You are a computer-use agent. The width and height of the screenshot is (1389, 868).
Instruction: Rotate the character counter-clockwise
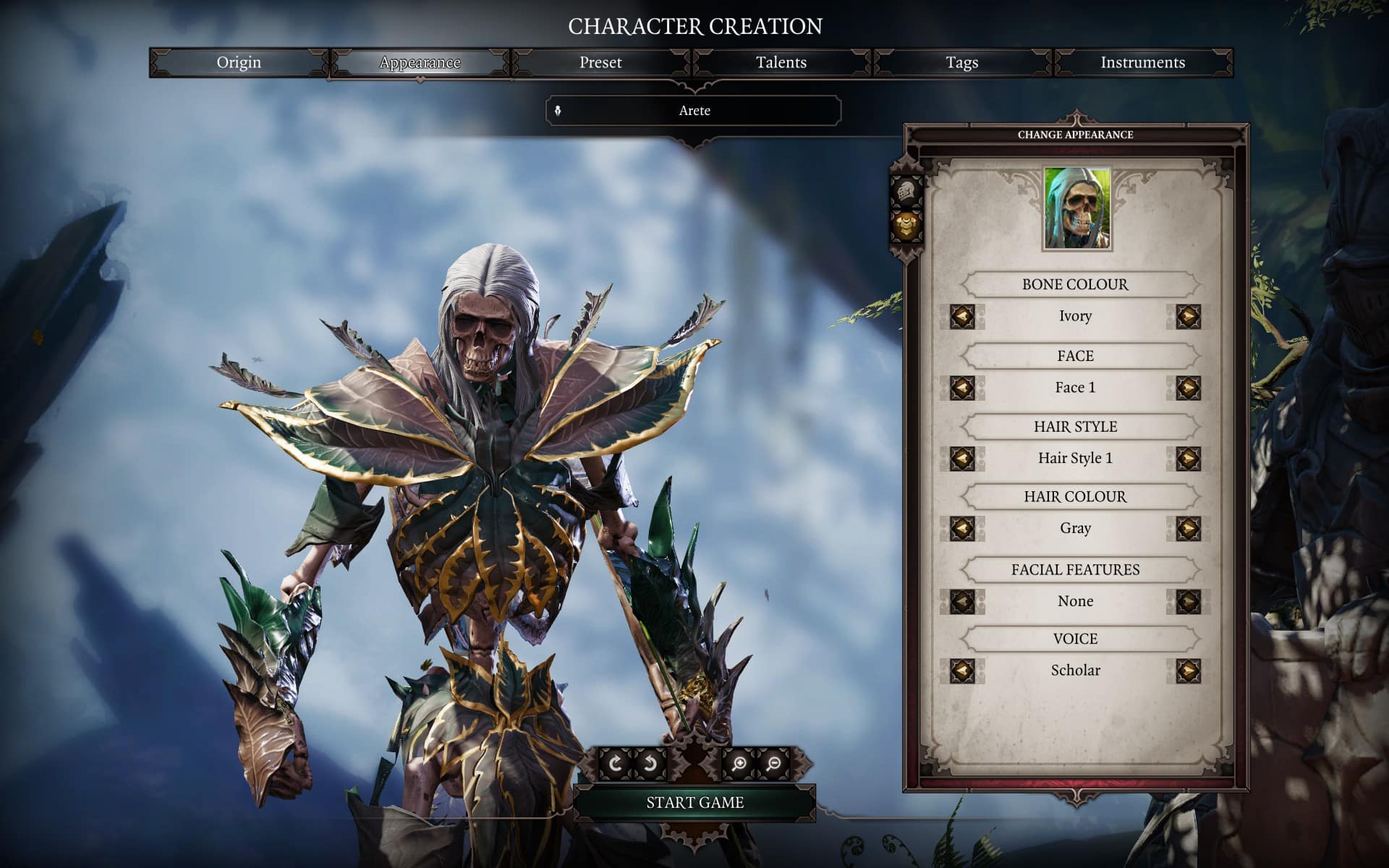pyautogui.click(x=650, y=764)
